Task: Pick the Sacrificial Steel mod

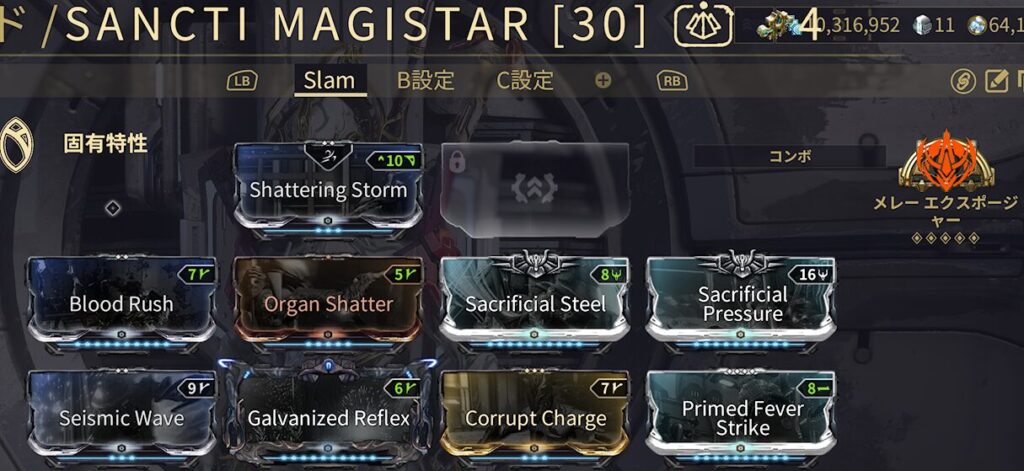Action: coord(535,302)
